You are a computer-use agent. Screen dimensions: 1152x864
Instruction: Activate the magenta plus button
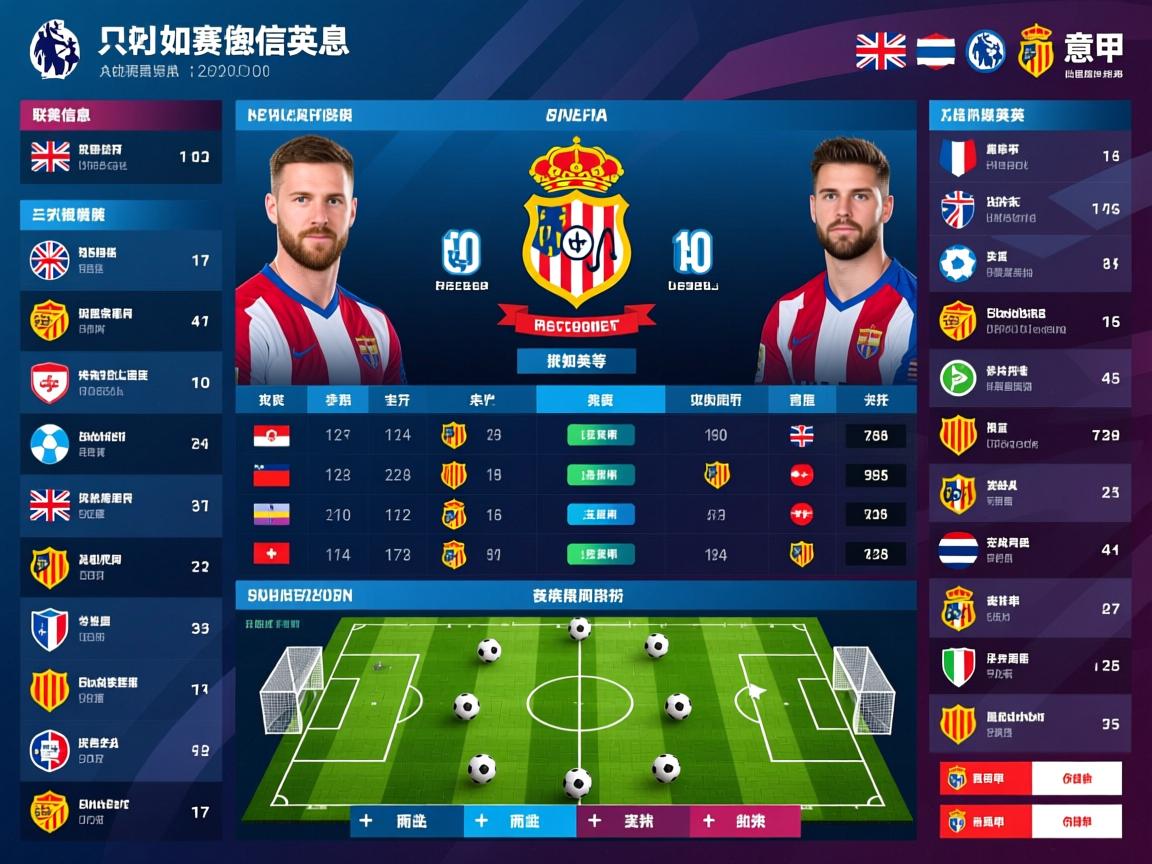[744, 821]
